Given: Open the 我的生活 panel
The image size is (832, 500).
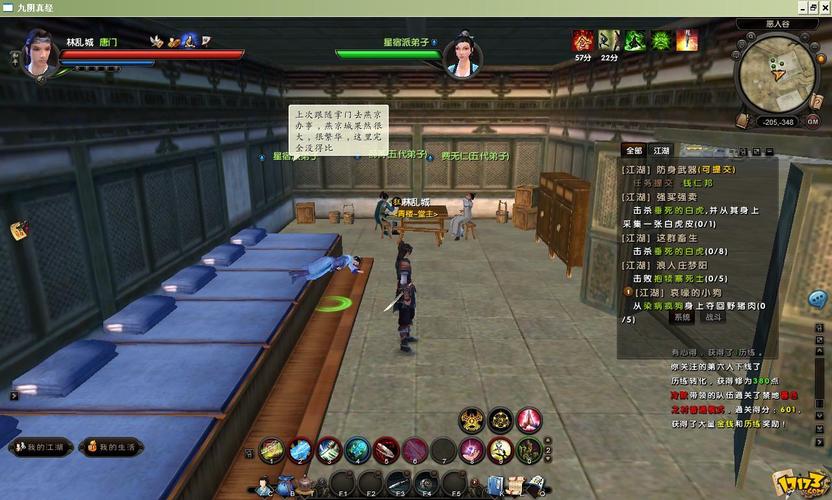Looking at the screenshot, I should tap(110, 447).
